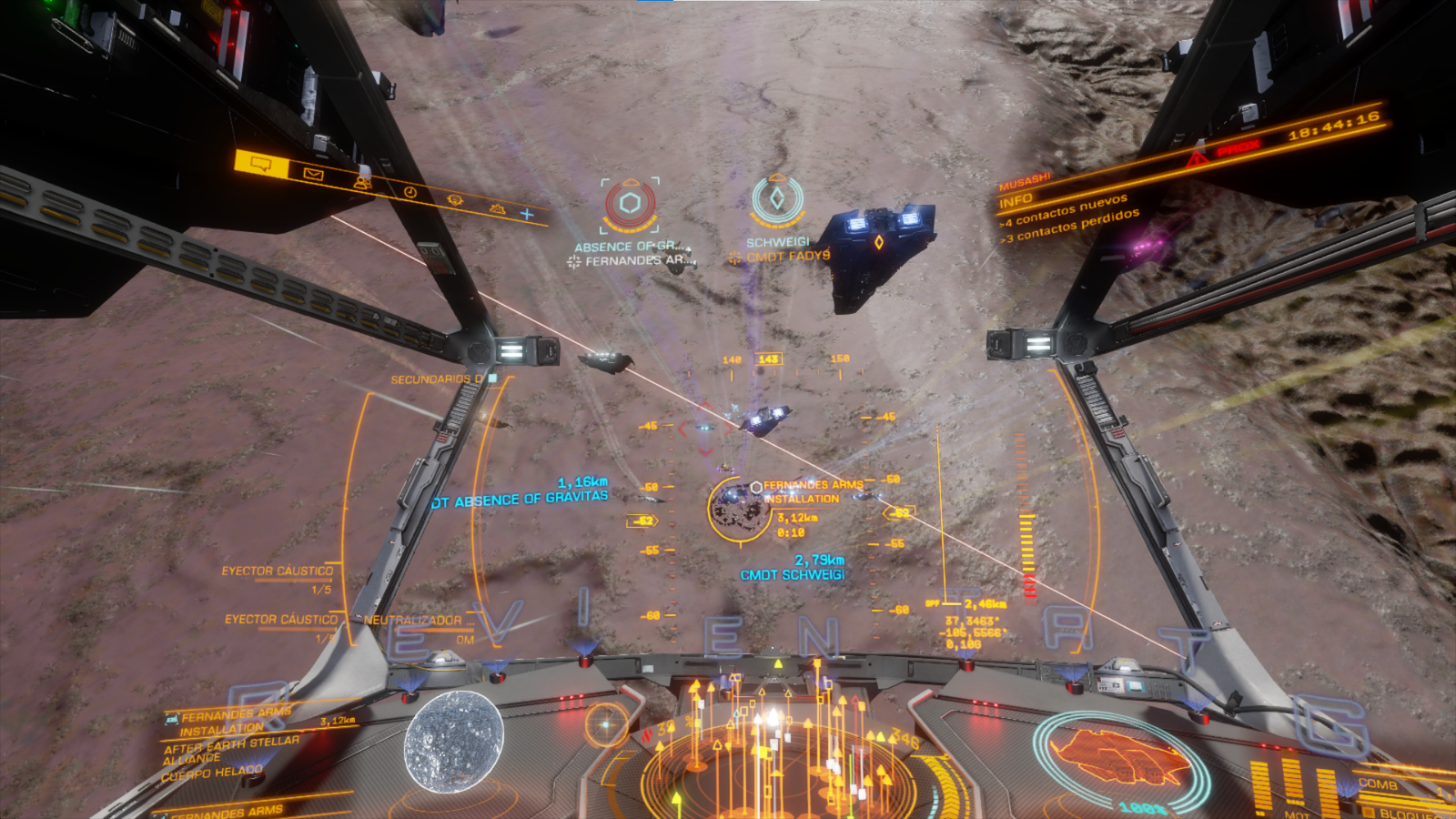Select the Absence of Gravitas target marker
The height and width of the screenshot is (819, 1456).
point(630,204)
